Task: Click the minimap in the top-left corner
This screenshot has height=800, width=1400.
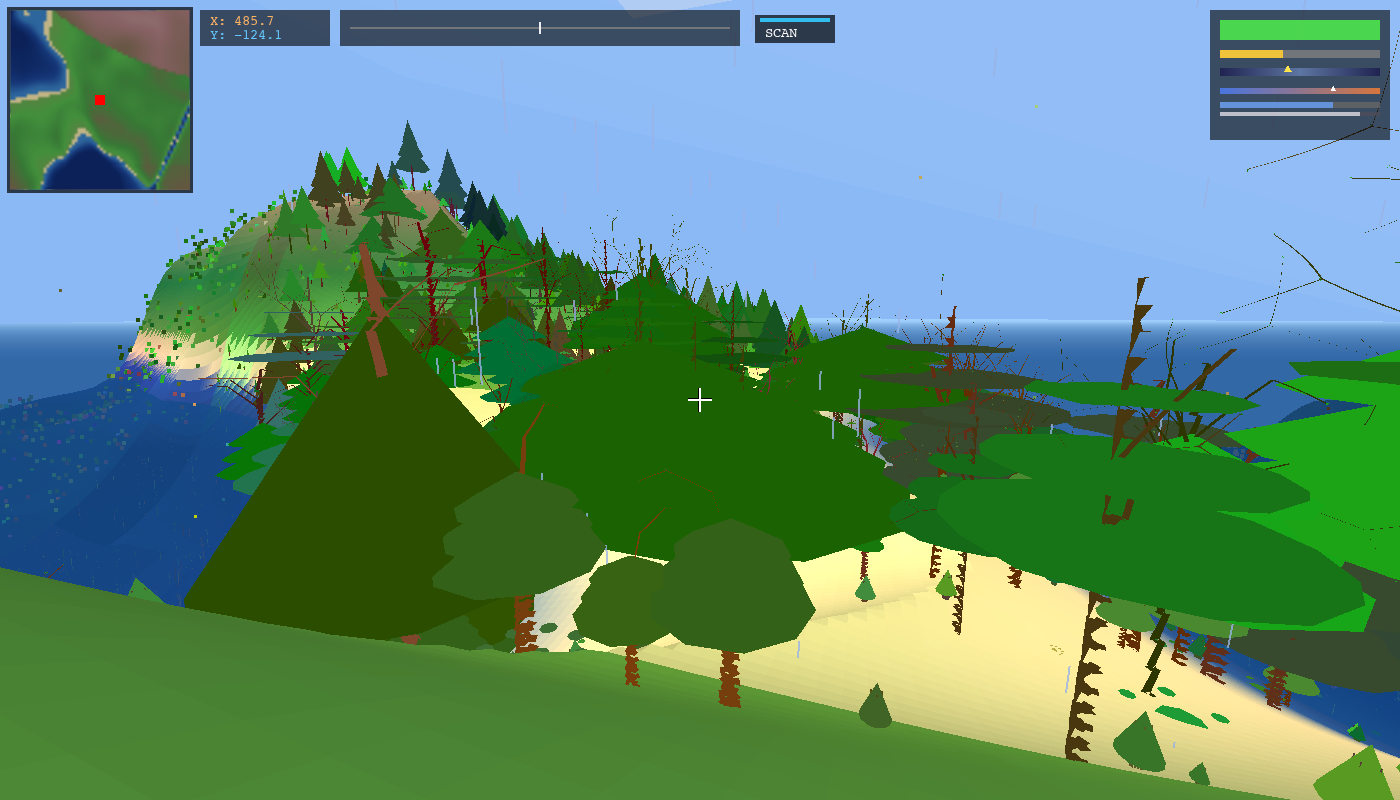Action: pyautogui.click(x=98, y=98)
